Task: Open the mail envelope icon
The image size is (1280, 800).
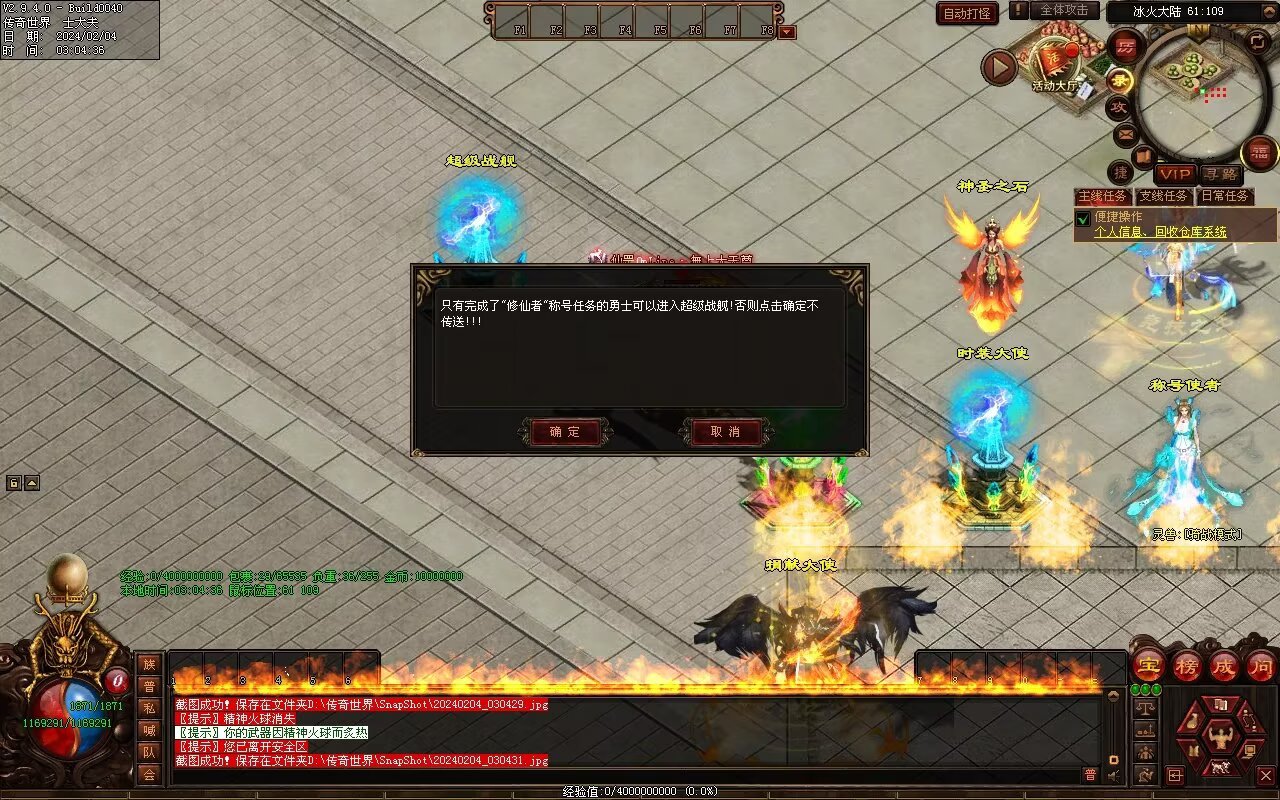Action: (1125, 133)
